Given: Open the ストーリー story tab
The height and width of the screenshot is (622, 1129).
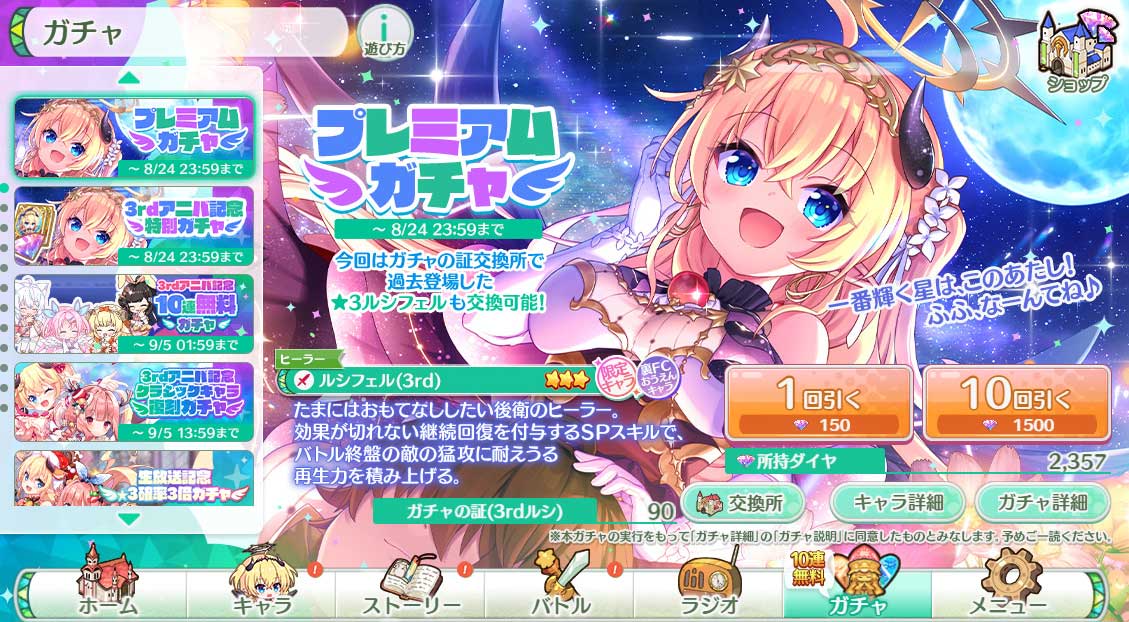Looking at the screenshot, I should (x=408, y=592).
